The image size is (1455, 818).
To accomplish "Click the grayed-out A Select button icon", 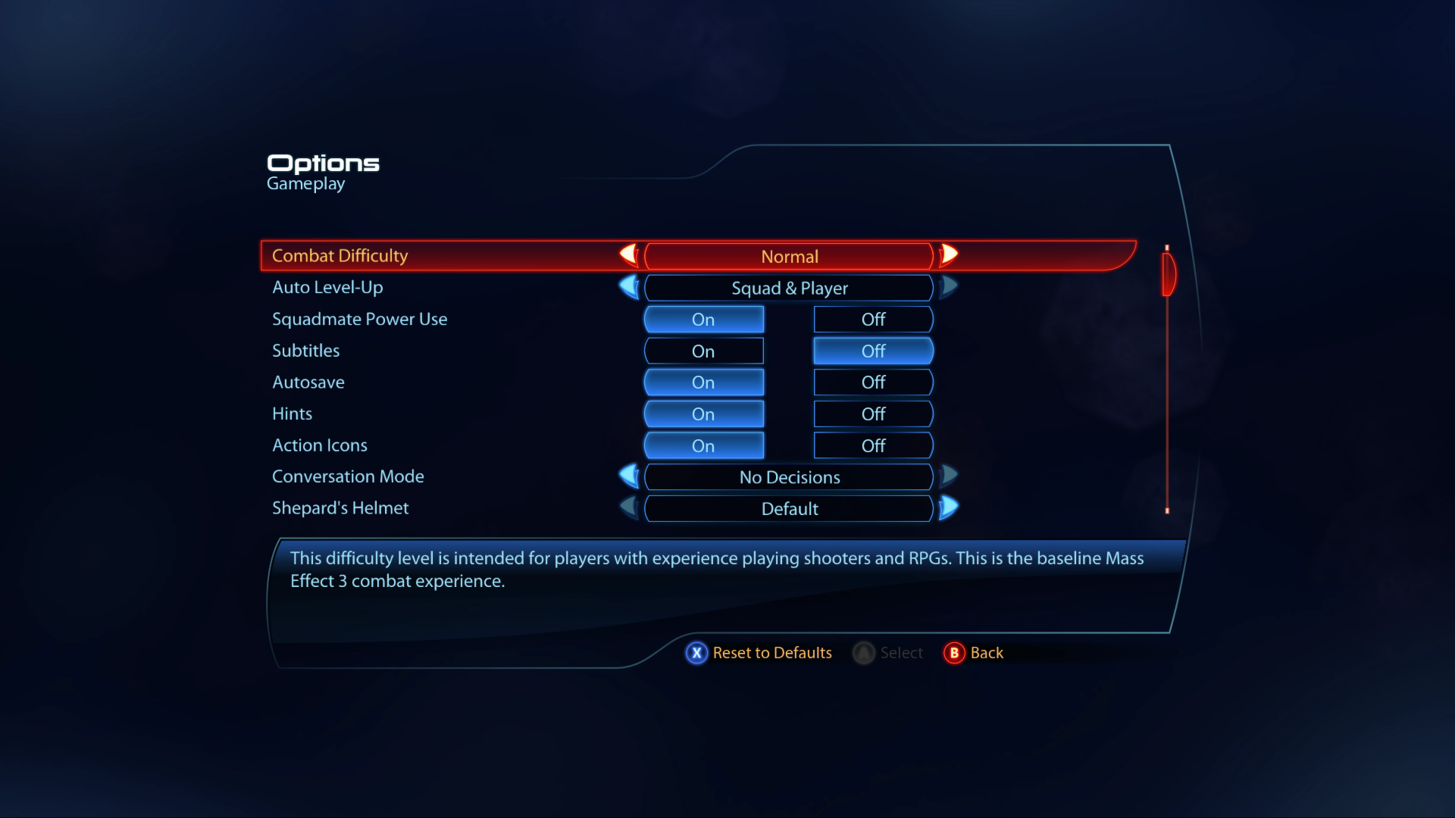I will (862, 652).
